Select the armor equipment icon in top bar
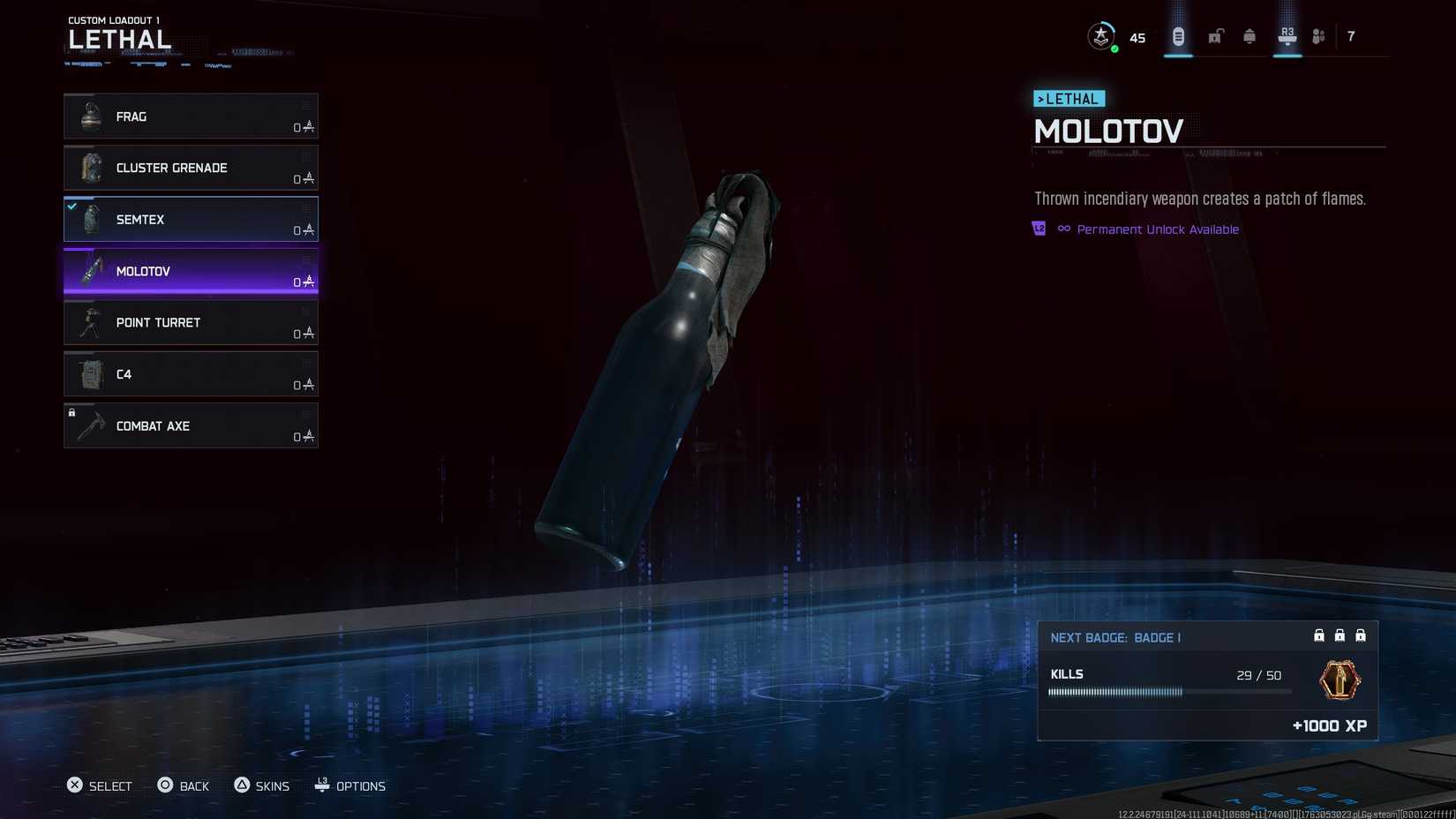The image size is (1456, 819). pyautogui.click(x=1250, y=36)
